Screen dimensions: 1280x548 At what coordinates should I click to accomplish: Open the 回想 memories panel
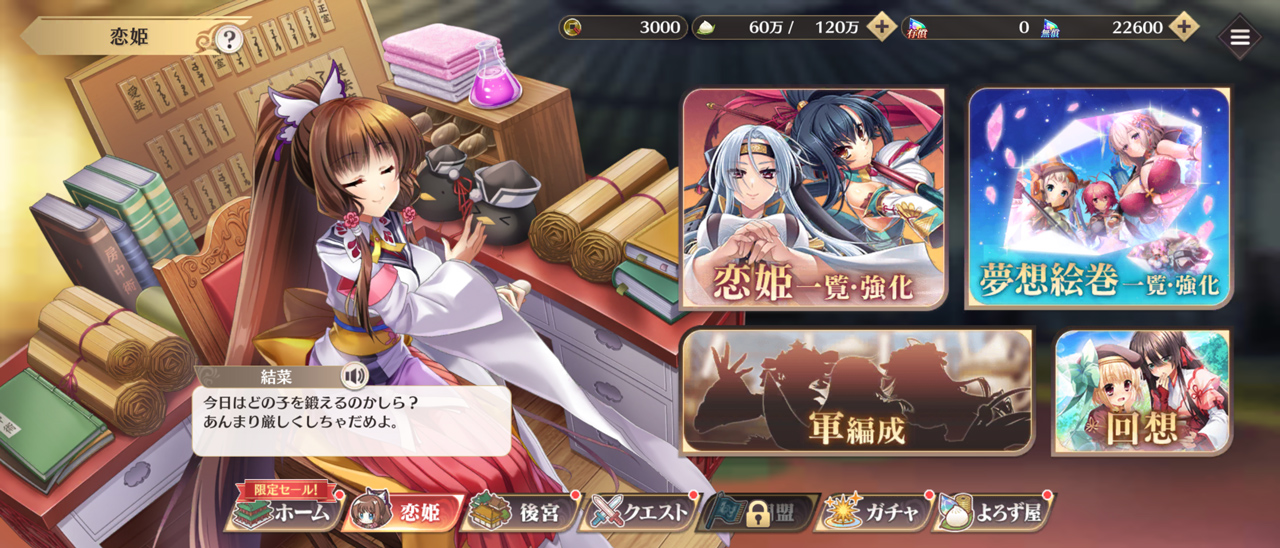1143,392
